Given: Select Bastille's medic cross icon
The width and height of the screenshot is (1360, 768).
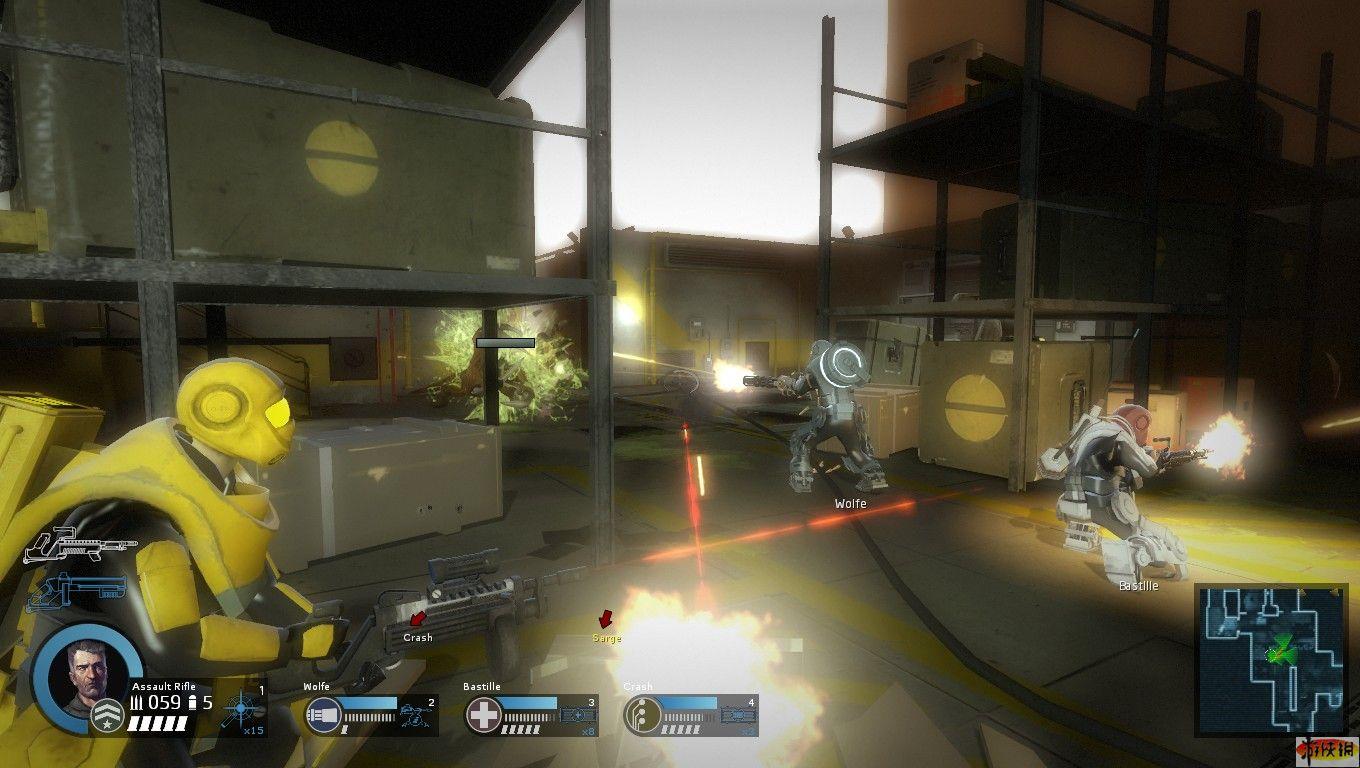Looking at the screenshot, I should tap(484, 716).
